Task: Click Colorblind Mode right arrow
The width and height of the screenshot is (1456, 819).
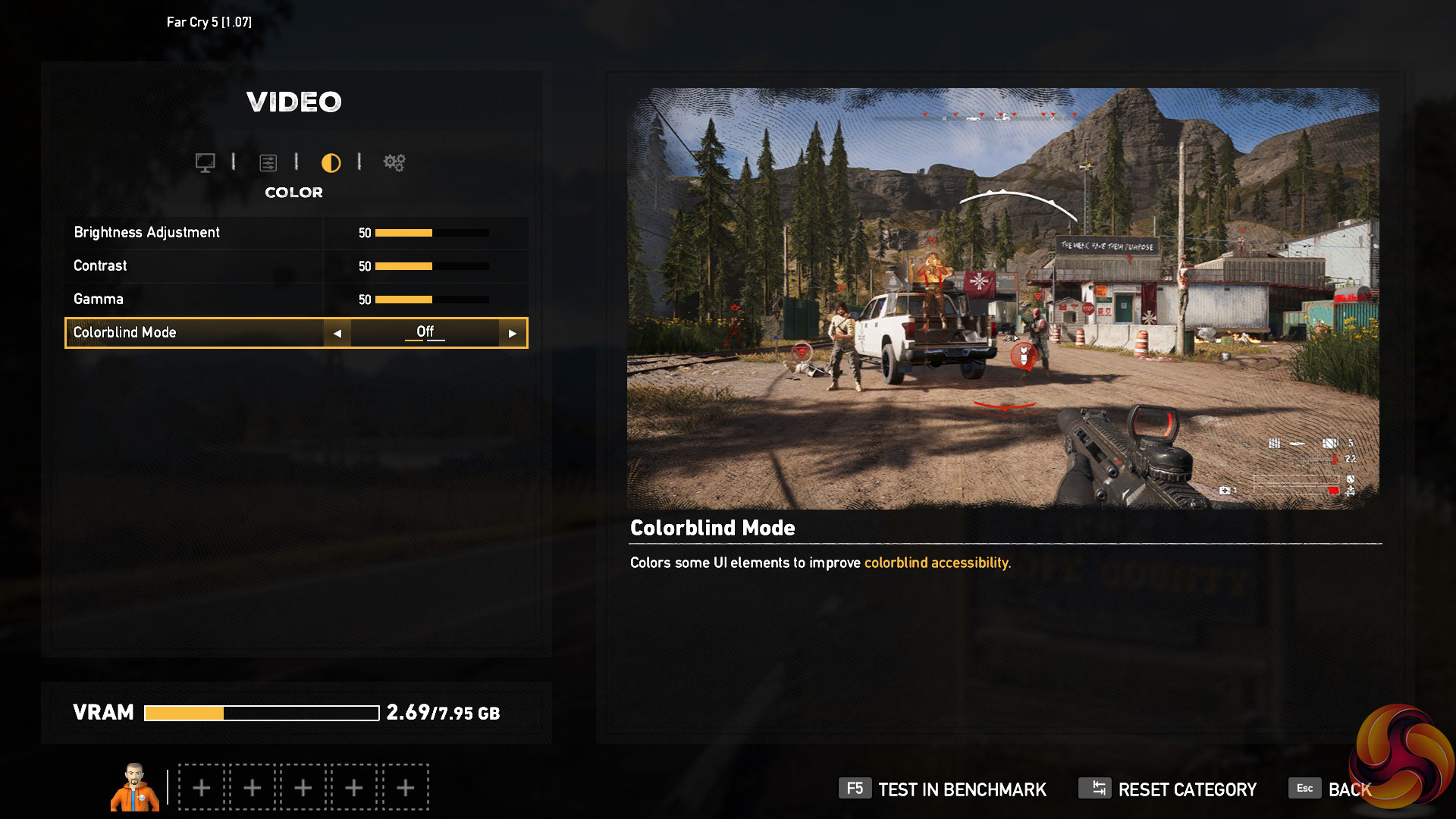Action: 513,333
